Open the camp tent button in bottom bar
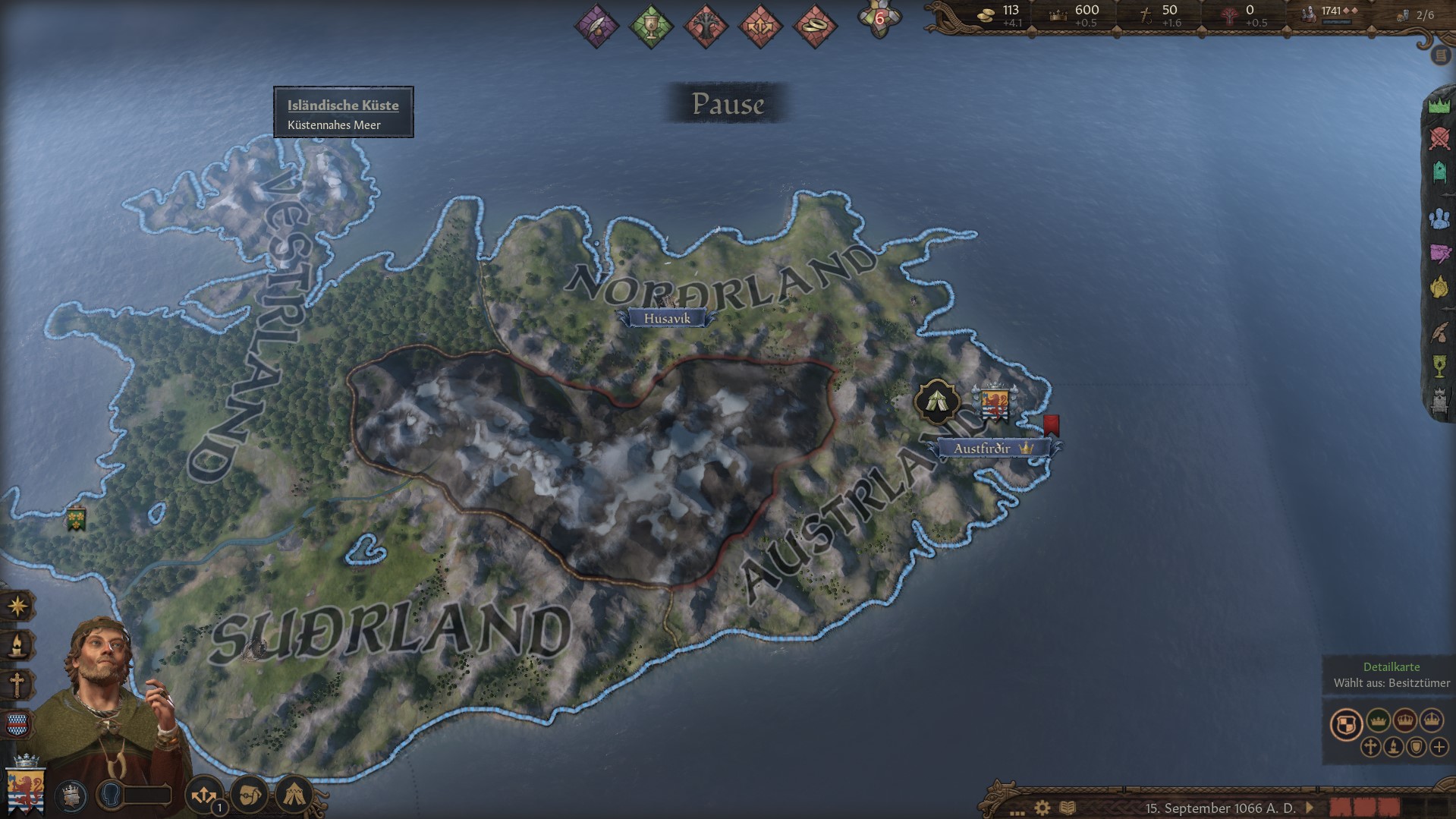Viewport: 1456px width, 819px height. coord(294,795)
